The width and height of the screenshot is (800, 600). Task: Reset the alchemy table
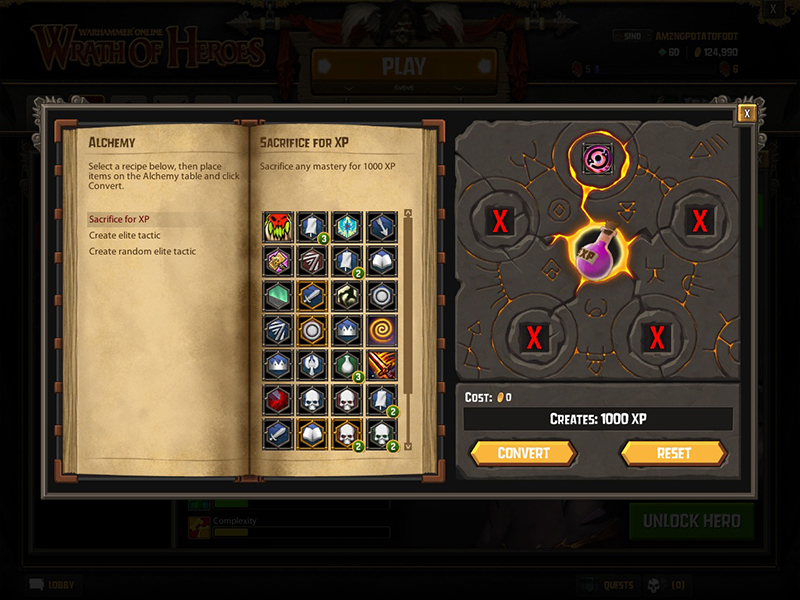673,453
